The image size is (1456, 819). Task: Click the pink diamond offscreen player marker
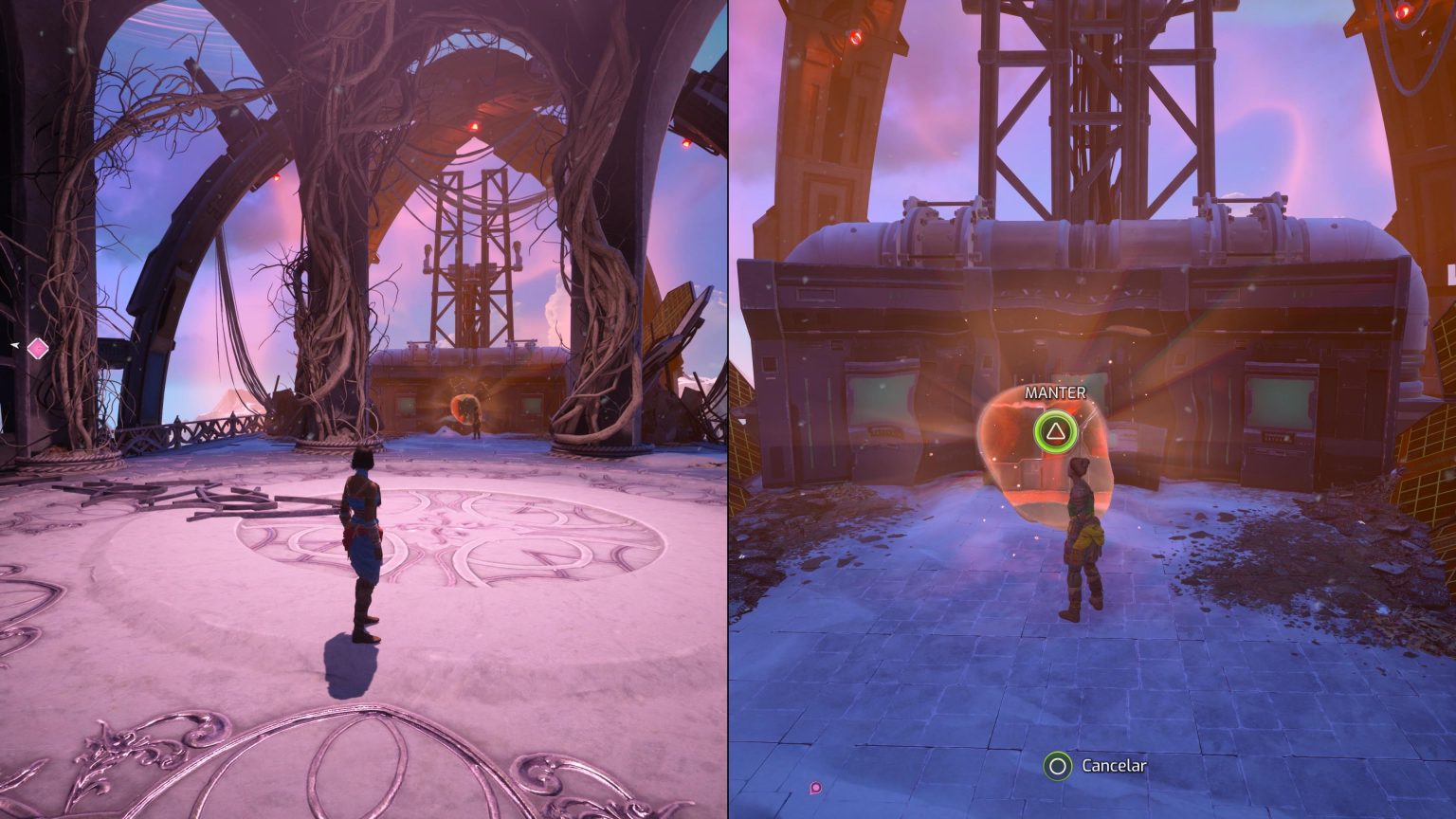pyautogui.click(x=37, y=349)
